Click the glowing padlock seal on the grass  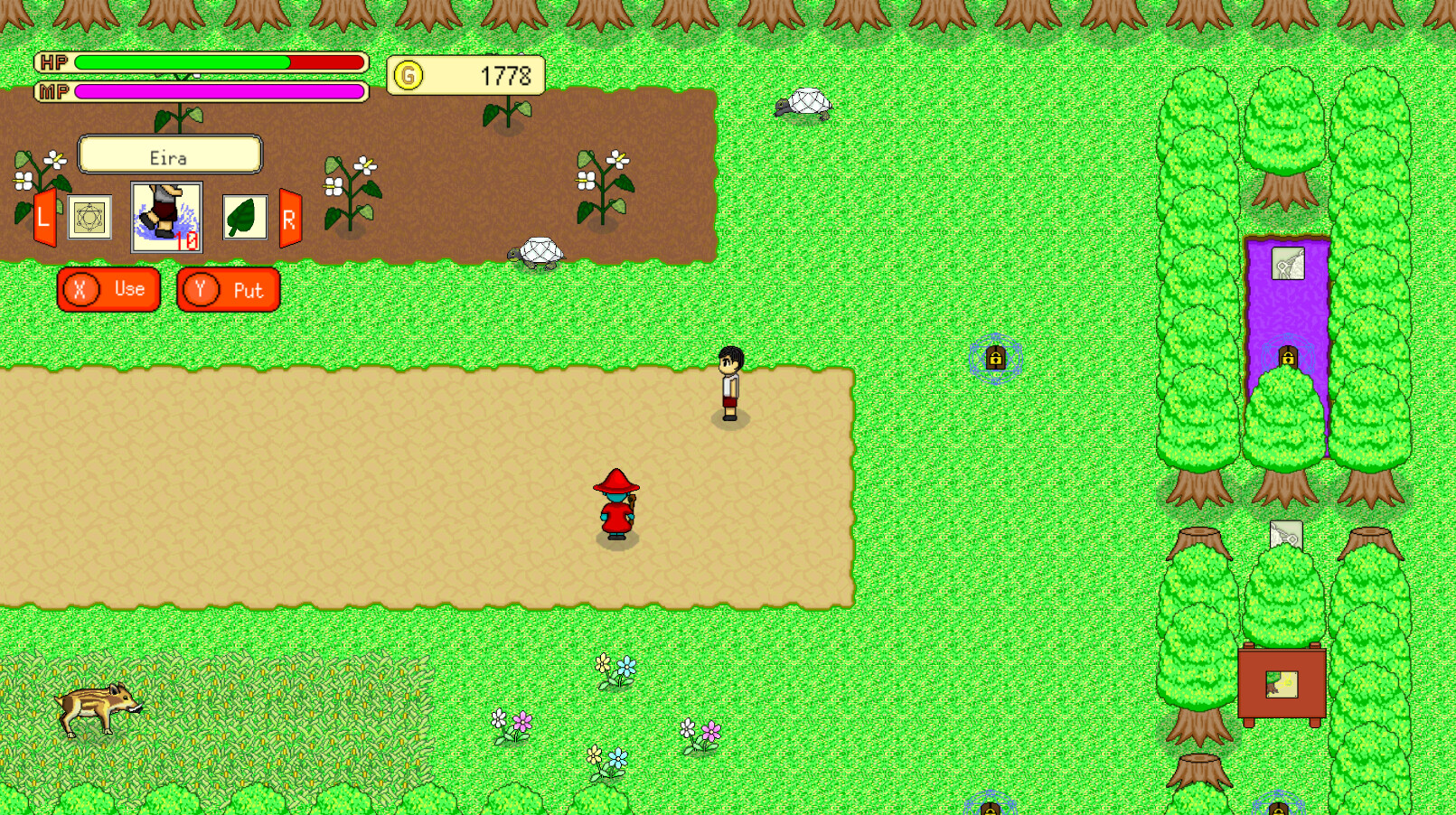[x=997, y=356]
